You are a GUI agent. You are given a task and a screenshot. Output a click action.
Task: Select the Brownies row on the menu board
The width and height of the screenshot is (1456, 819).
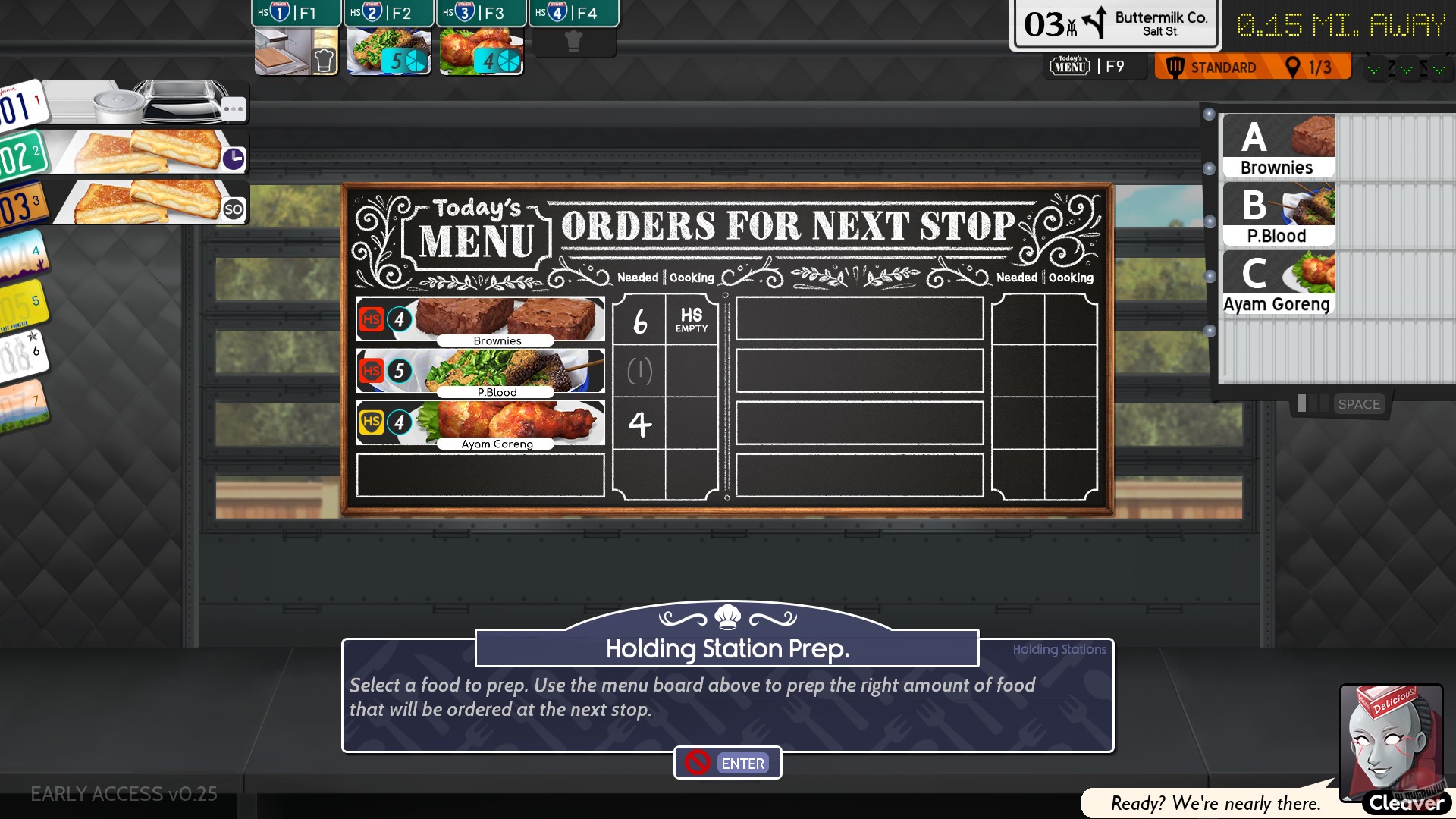click(x=480, y=318)
